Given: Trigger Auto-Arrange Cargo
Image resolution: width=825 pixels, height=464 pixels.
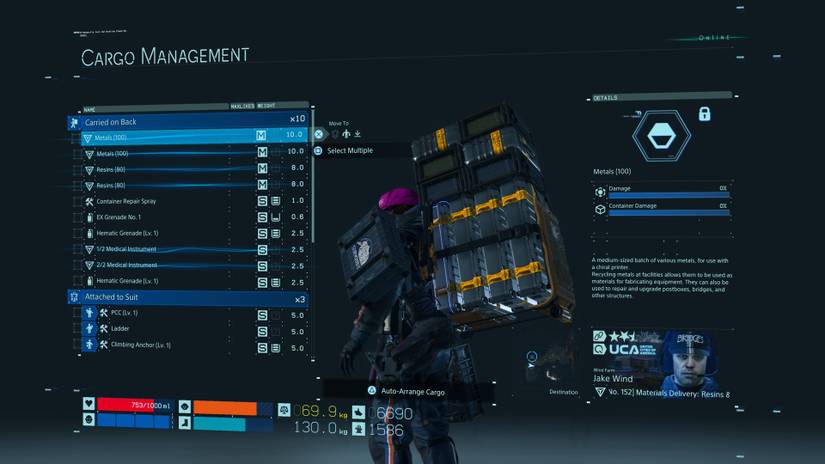Looking at the screenshot, I should tap(412, 392).
